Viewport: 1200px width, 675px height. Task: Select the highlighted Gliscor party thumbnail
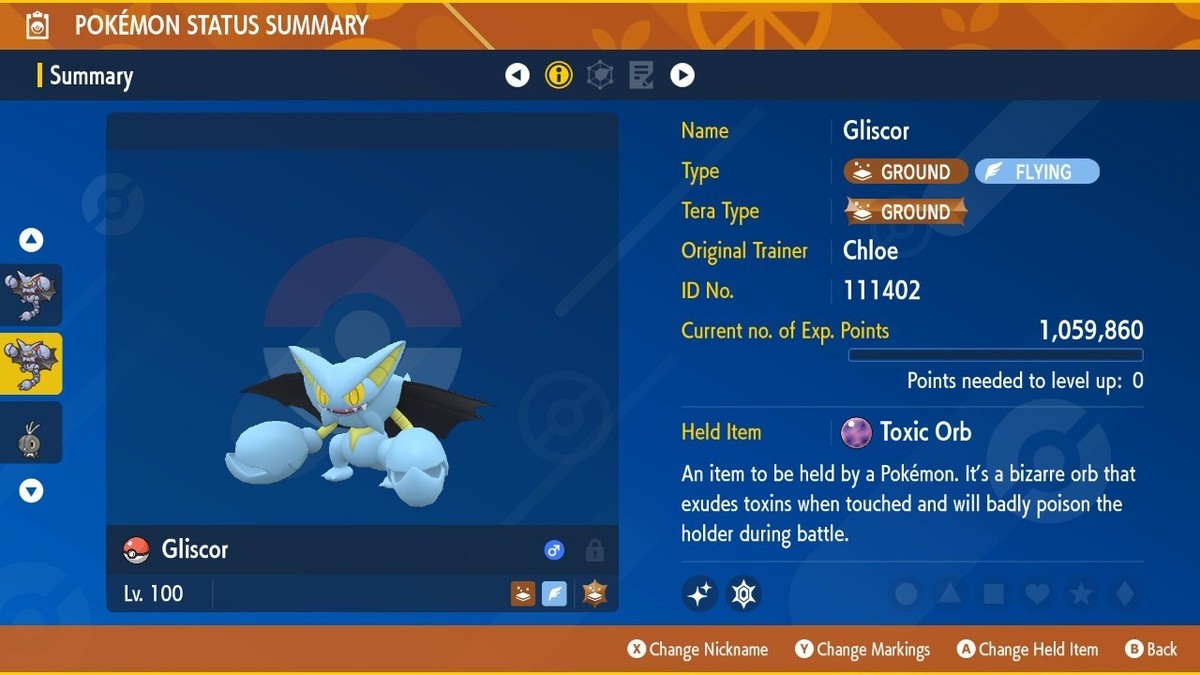click(x=31, y=363)
